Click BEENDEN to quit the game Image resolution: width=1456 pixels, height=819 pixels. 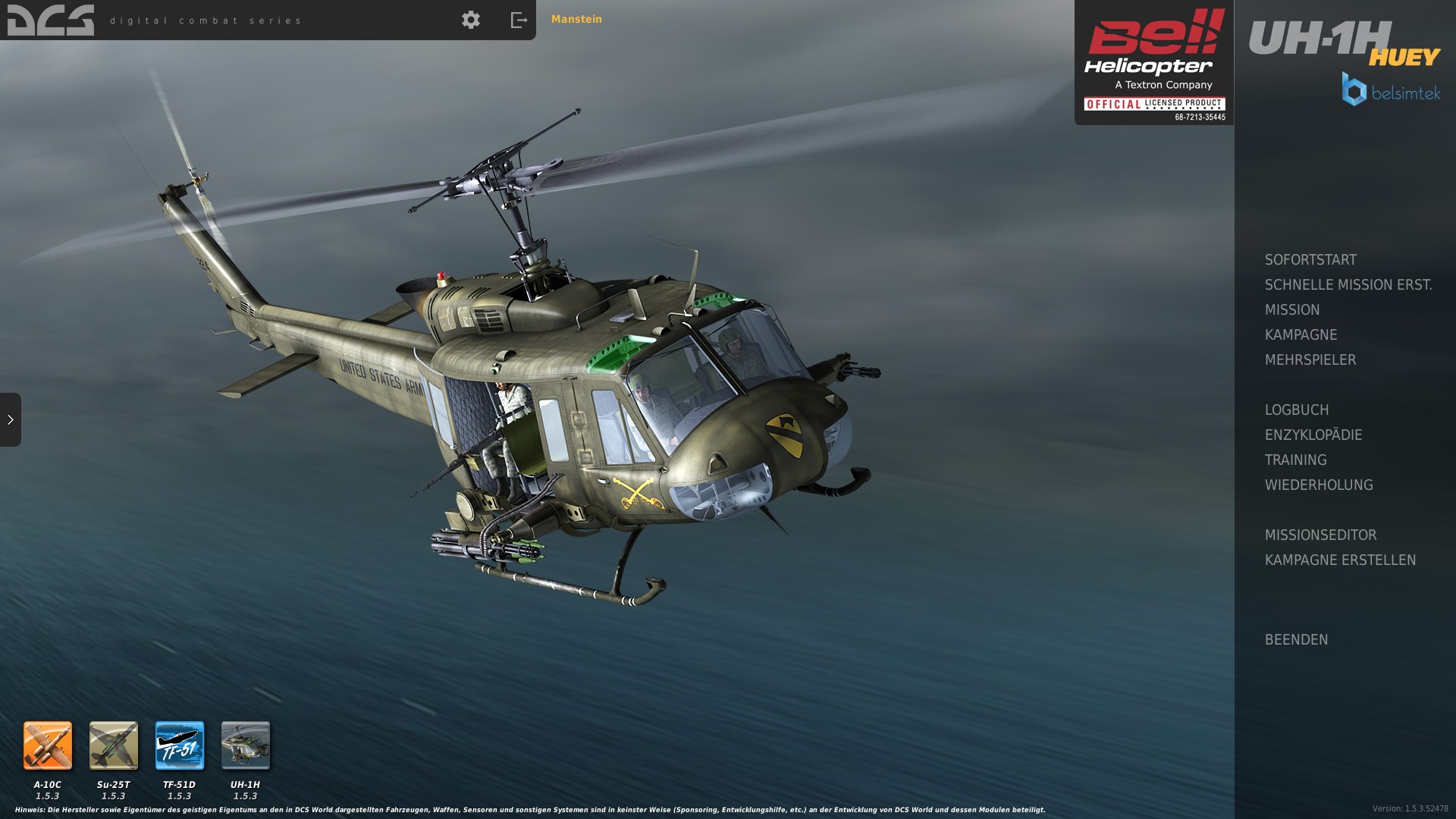point(1296,640)
